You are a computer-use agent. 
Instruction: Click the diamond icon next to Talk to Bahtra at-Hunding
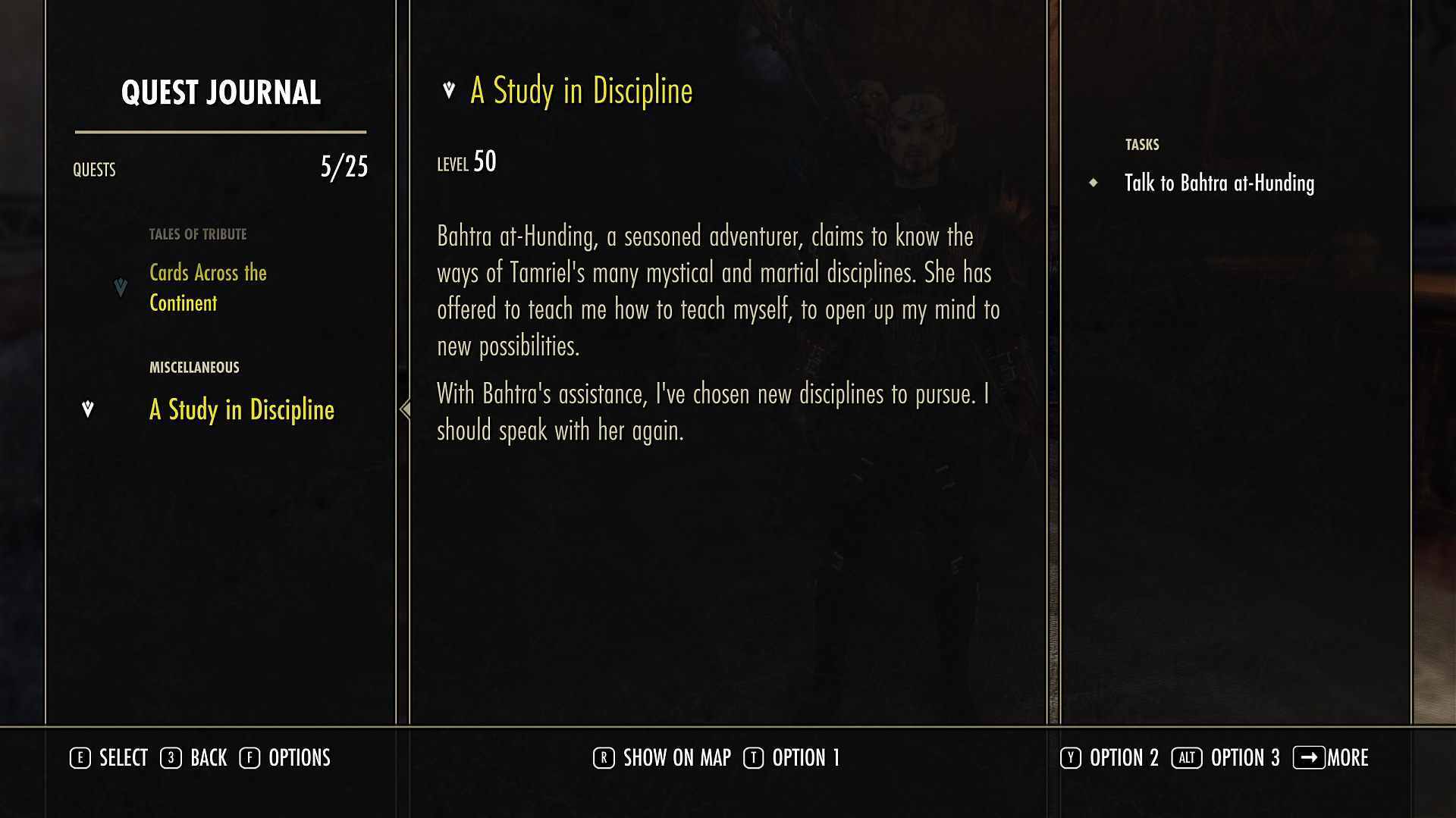point(1094,183)
